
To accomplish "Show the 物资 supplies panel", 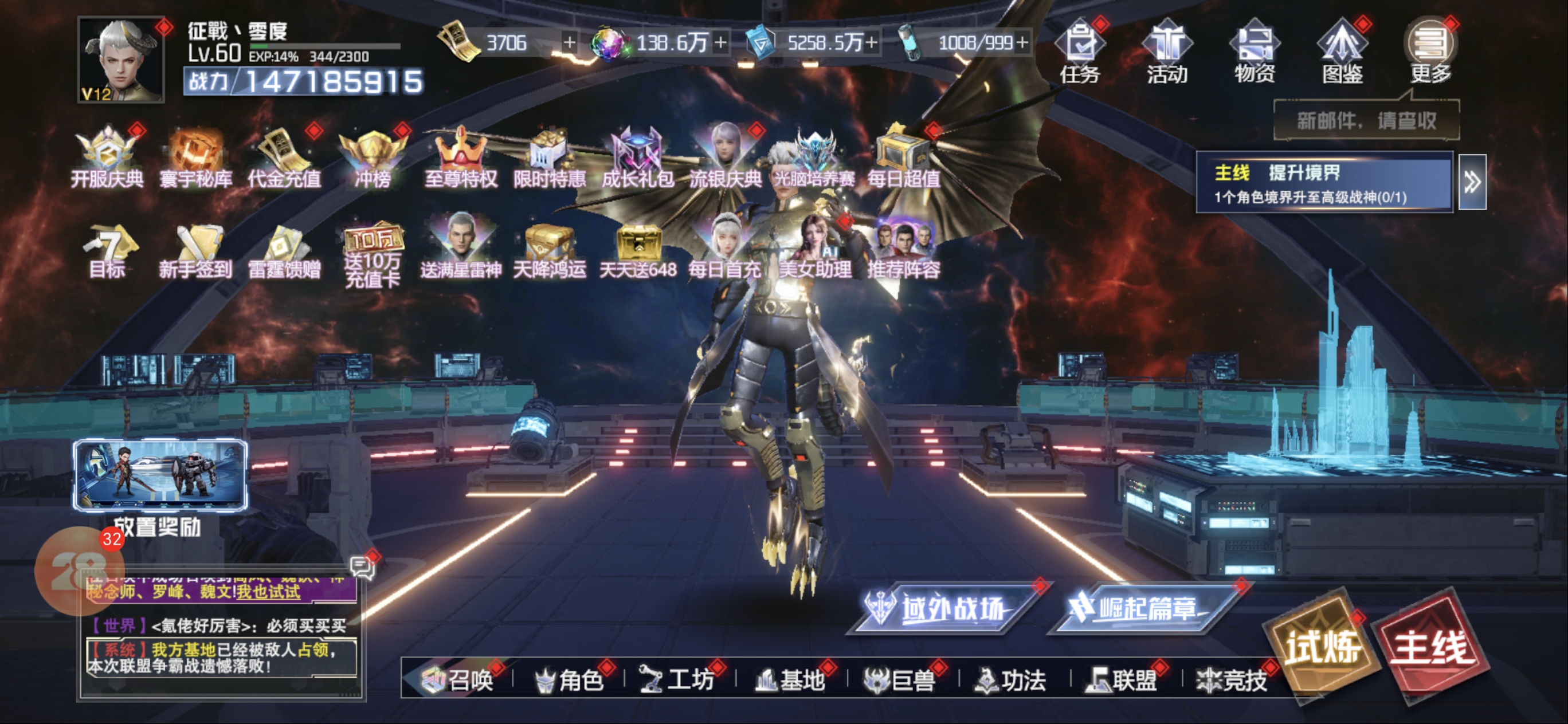I will 1254,51.
